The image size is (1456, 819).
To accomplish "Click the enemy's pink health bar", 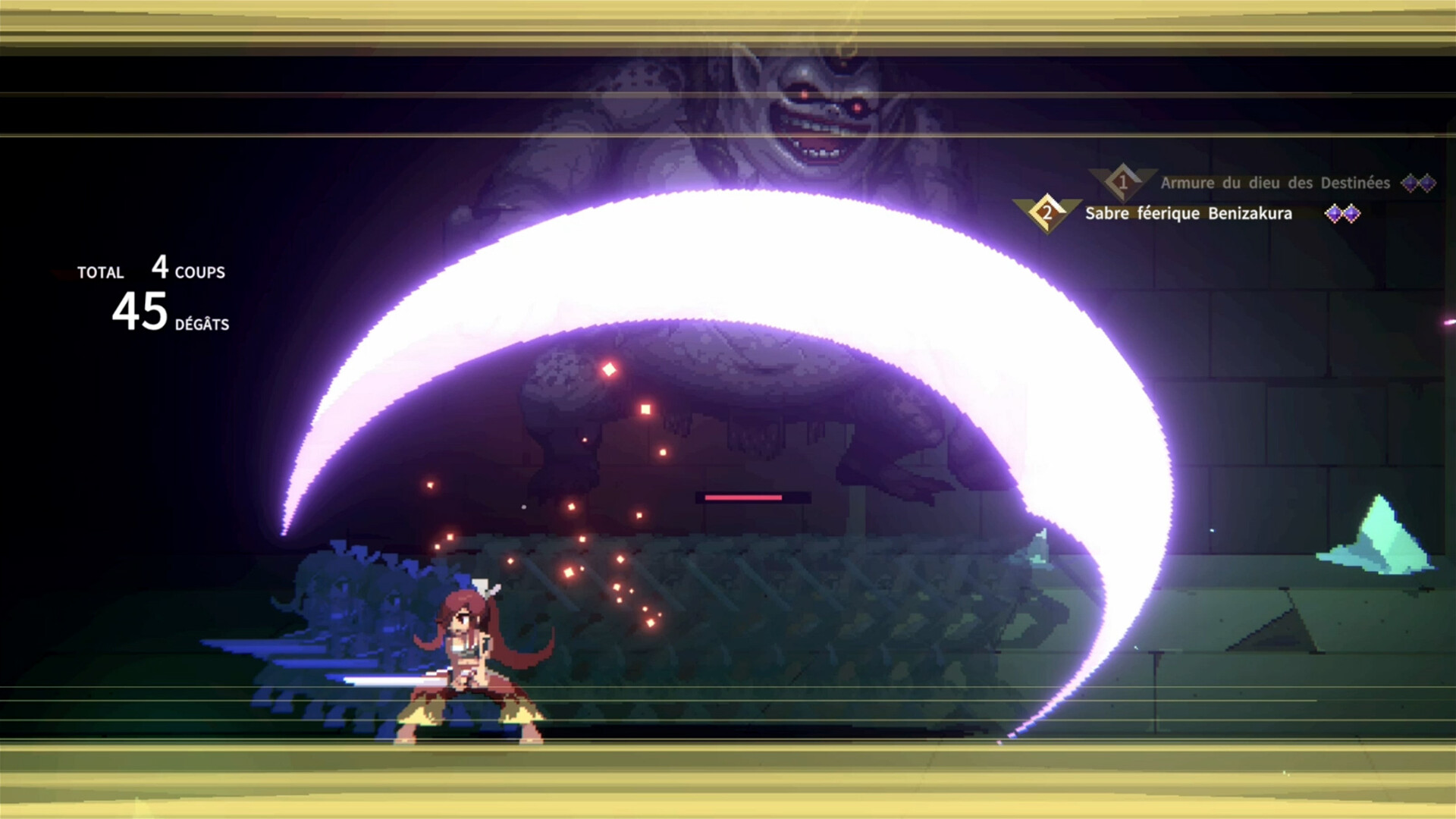I will (x=742, y=497).
